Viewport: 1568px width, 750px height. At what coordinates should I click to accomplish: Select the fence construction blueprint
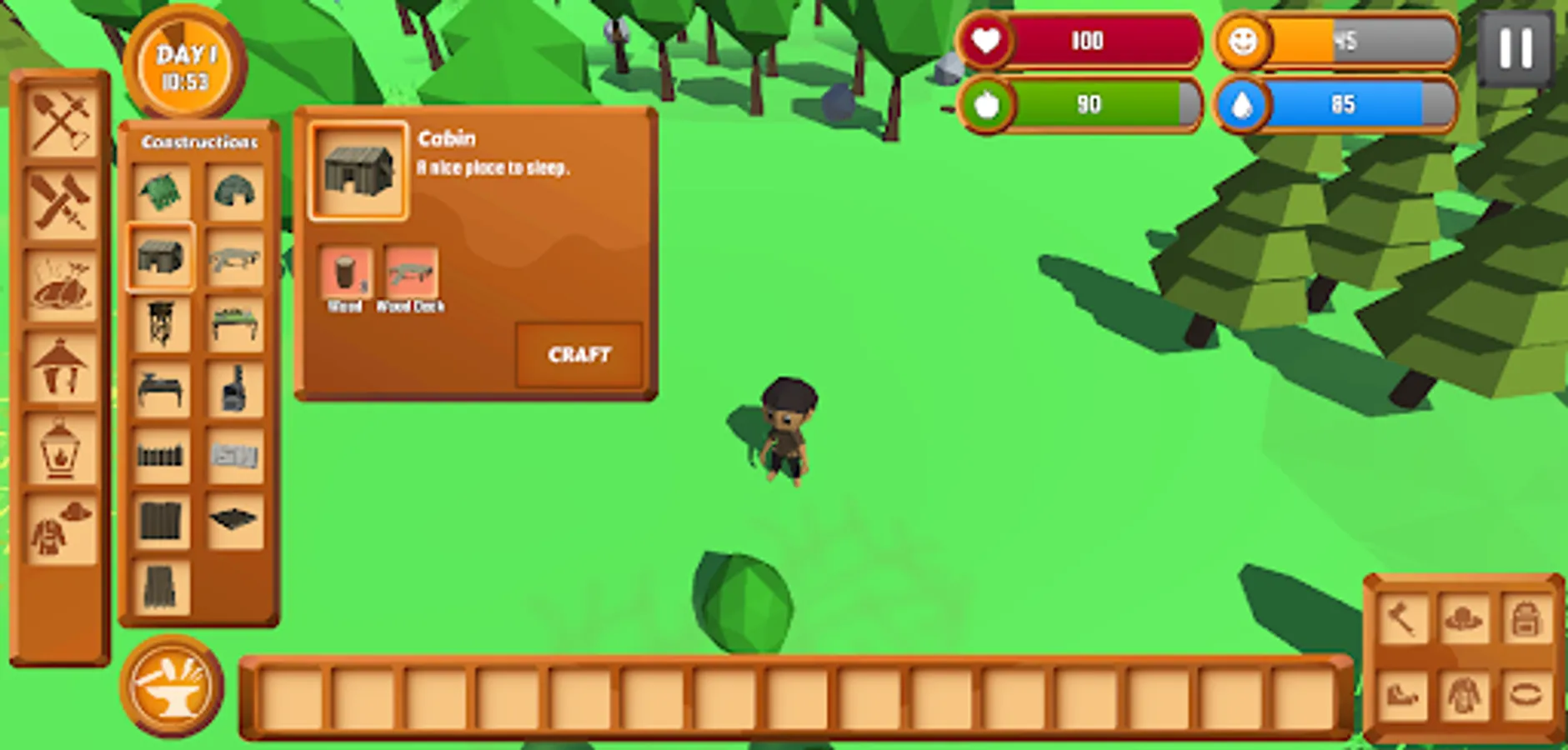tap(163, 457)
